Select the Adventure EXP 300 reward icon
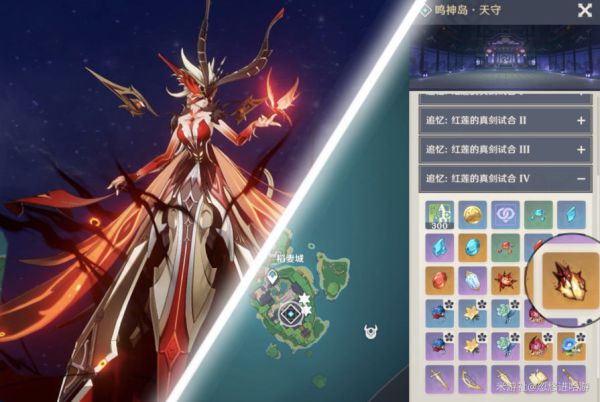The image size is (600, 402). 440,213
